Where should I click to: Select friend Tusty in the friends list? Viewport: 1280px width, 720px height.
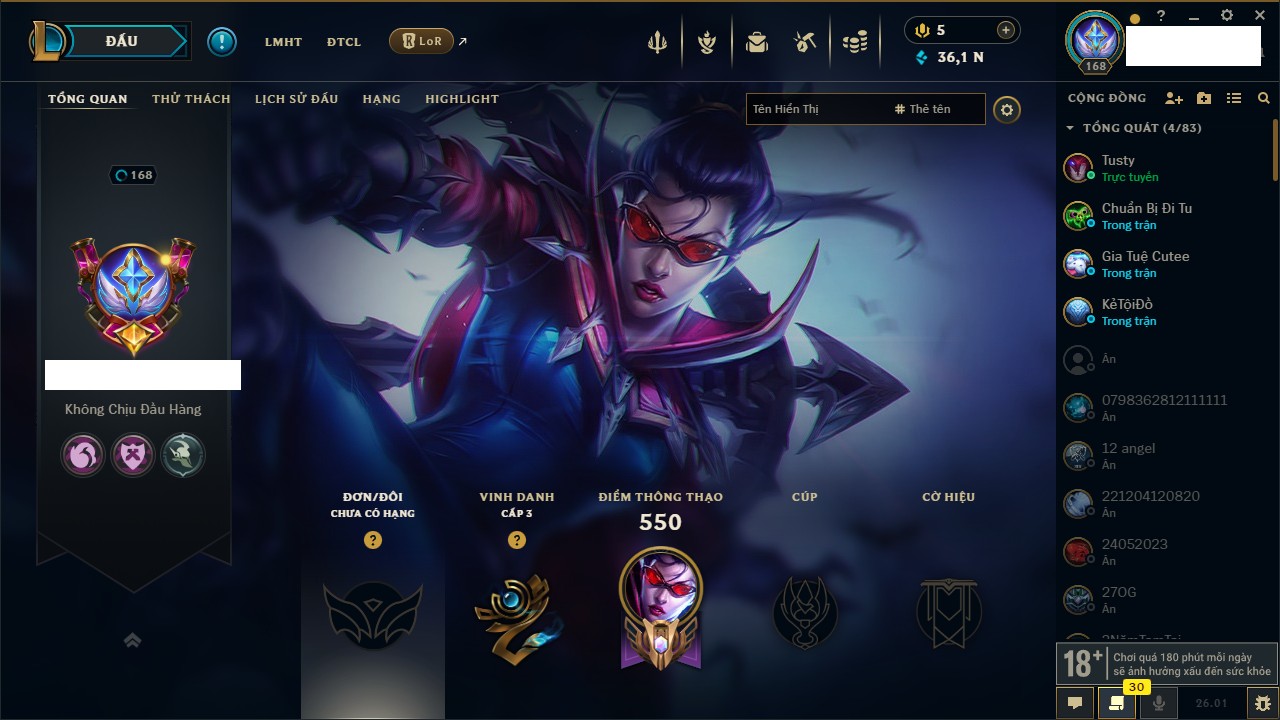(x=1118, y=167)
